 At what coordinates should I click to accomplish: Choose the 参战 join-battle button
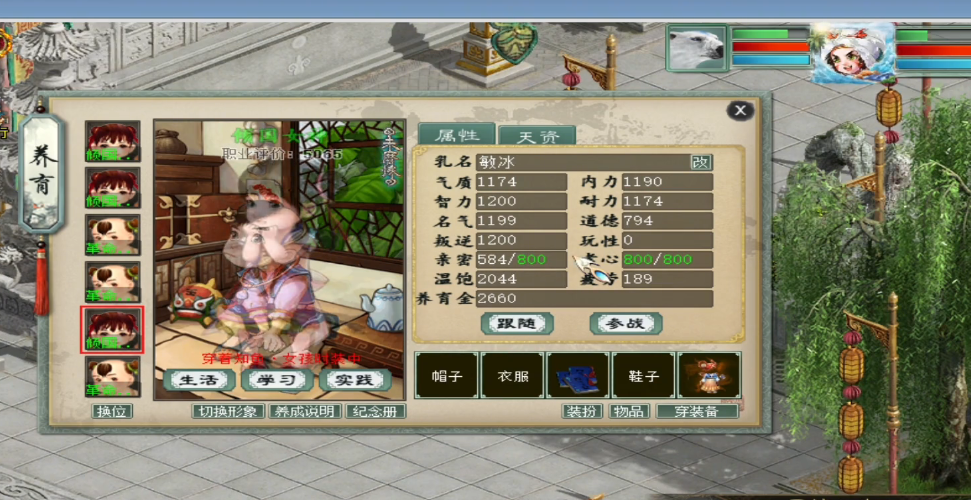tap(626, 323)
